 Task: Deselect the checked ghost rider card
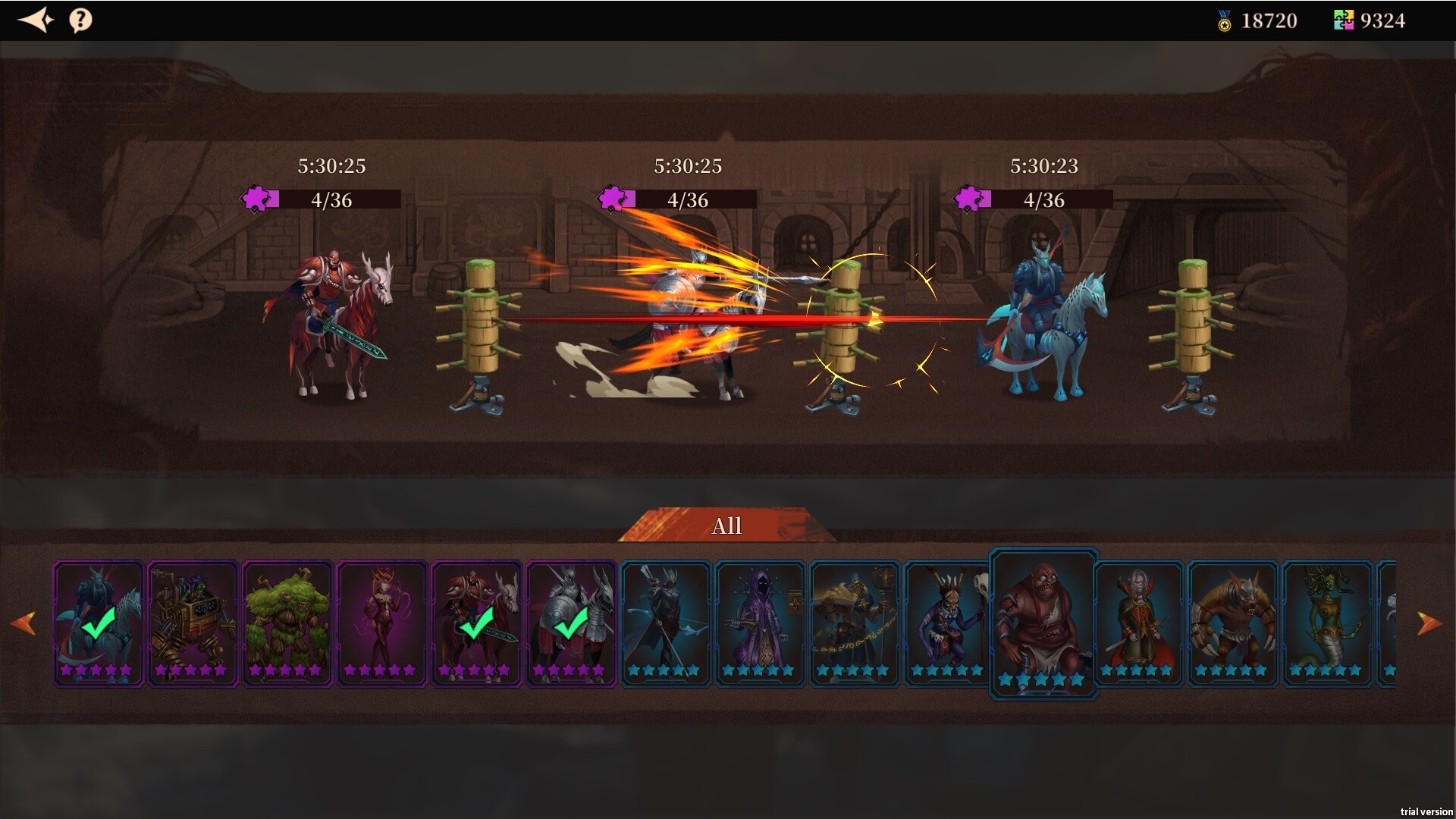pos(98,623)
